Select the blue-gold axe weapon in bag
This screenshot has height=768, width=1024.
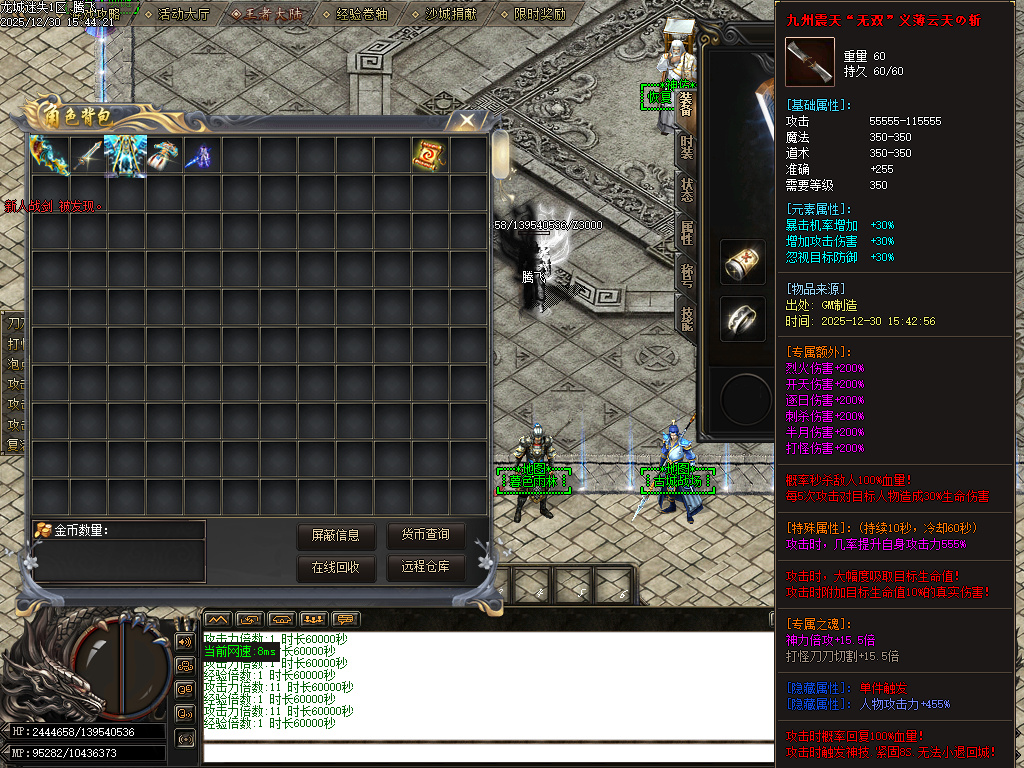coord(49,155)
